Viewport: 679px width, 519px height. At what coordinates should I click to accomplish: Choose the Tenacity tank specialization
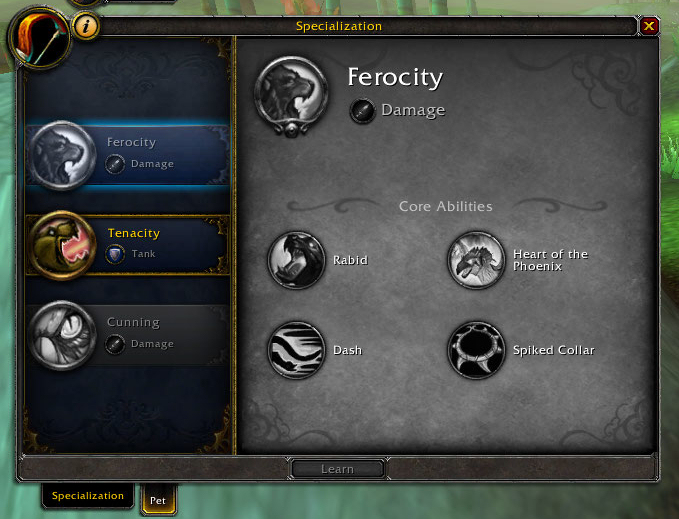tap(128, 243)
